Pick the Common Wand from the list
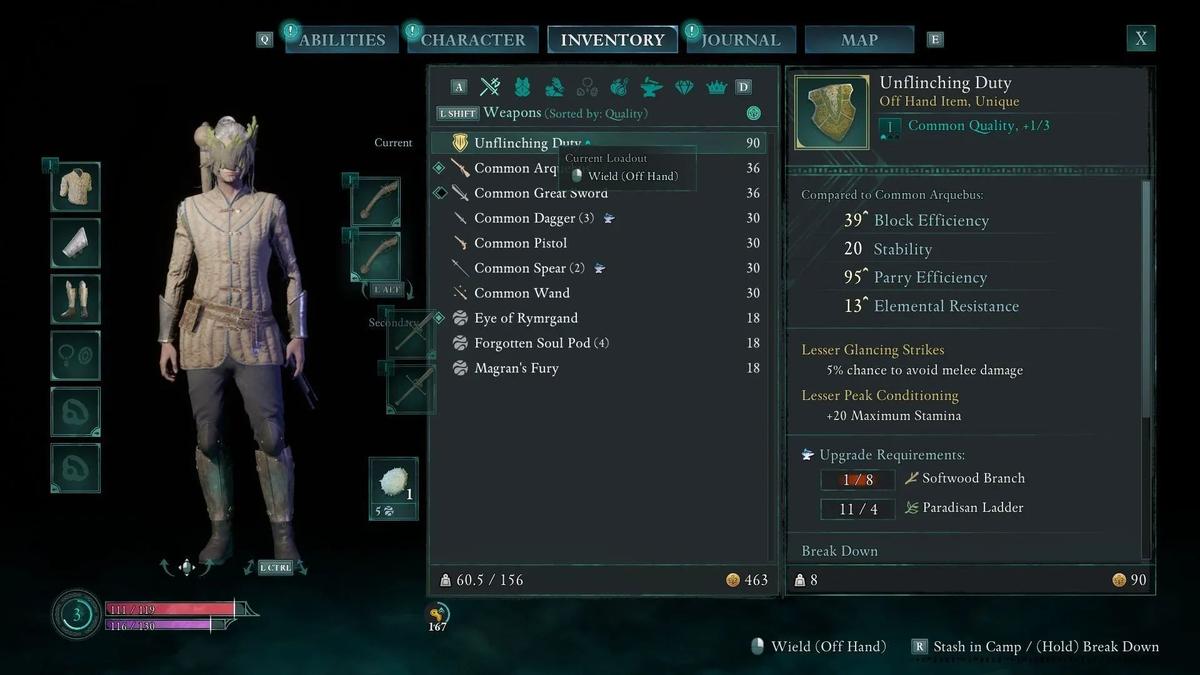The image size is (1200, 675). tap(521, 293)
